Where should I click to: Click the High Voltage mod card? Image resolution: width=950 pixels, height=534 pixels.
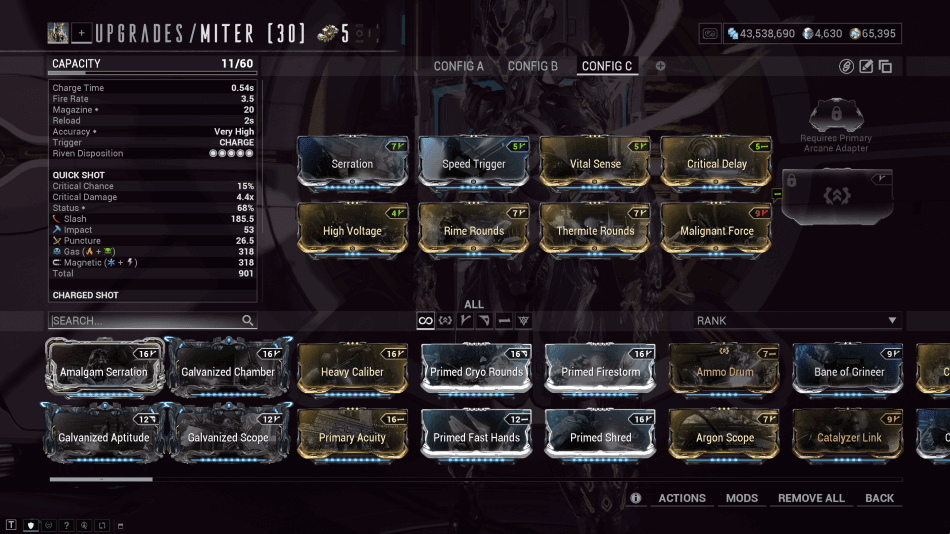point(352,230)
